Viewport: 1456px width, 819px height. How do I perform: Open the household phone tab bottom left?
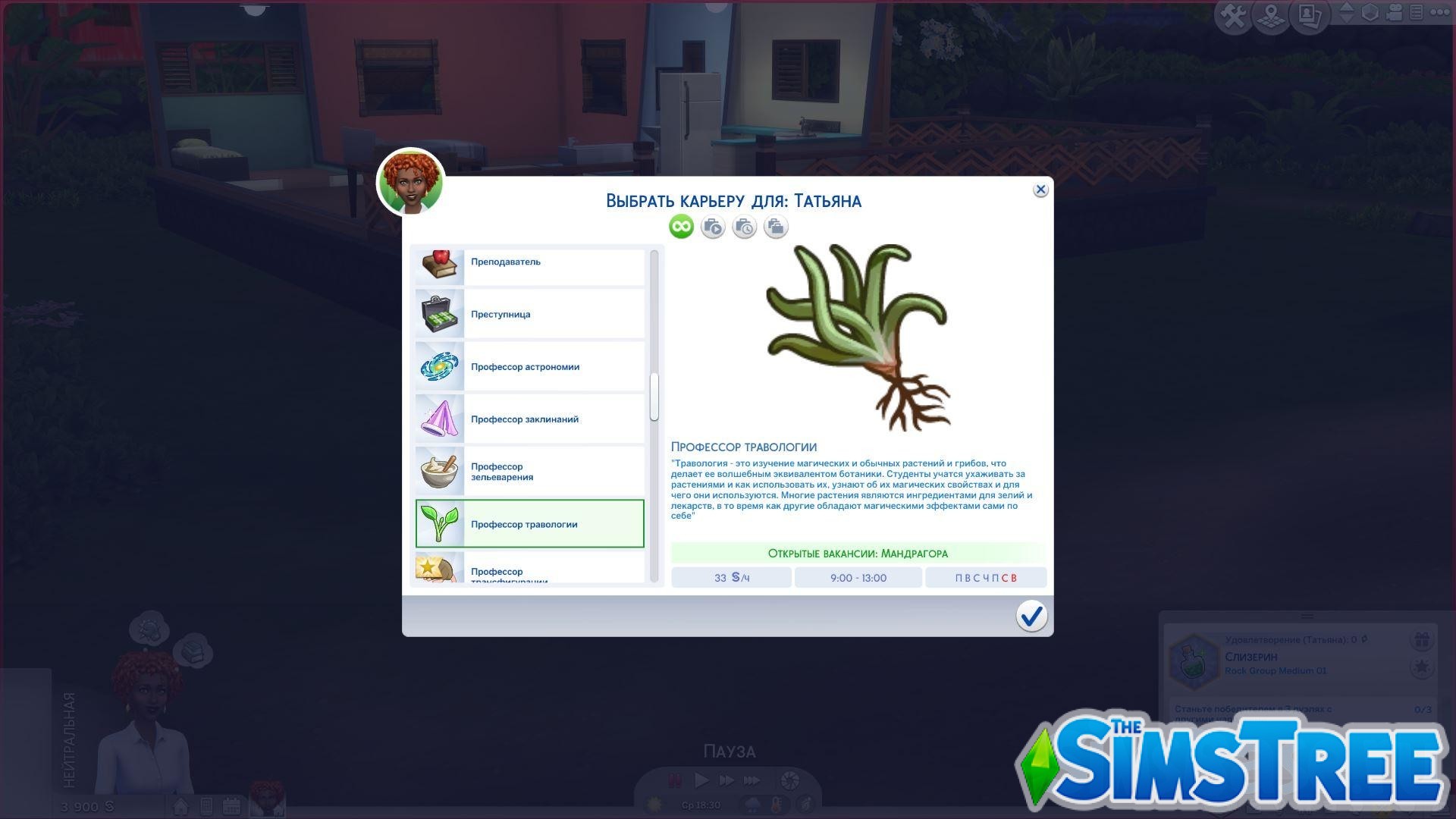coord(205,806)
